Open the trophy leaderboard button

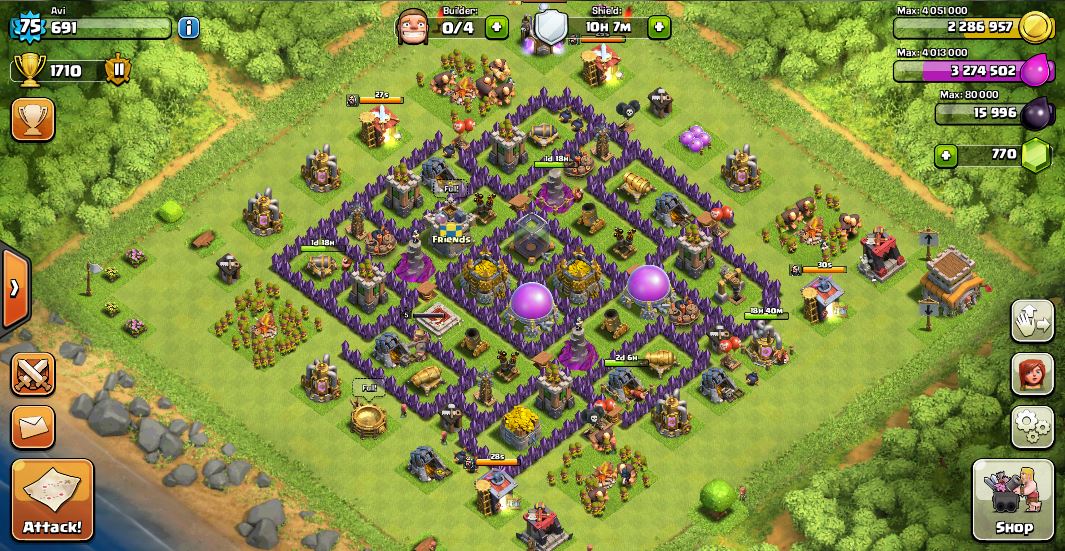32,119
